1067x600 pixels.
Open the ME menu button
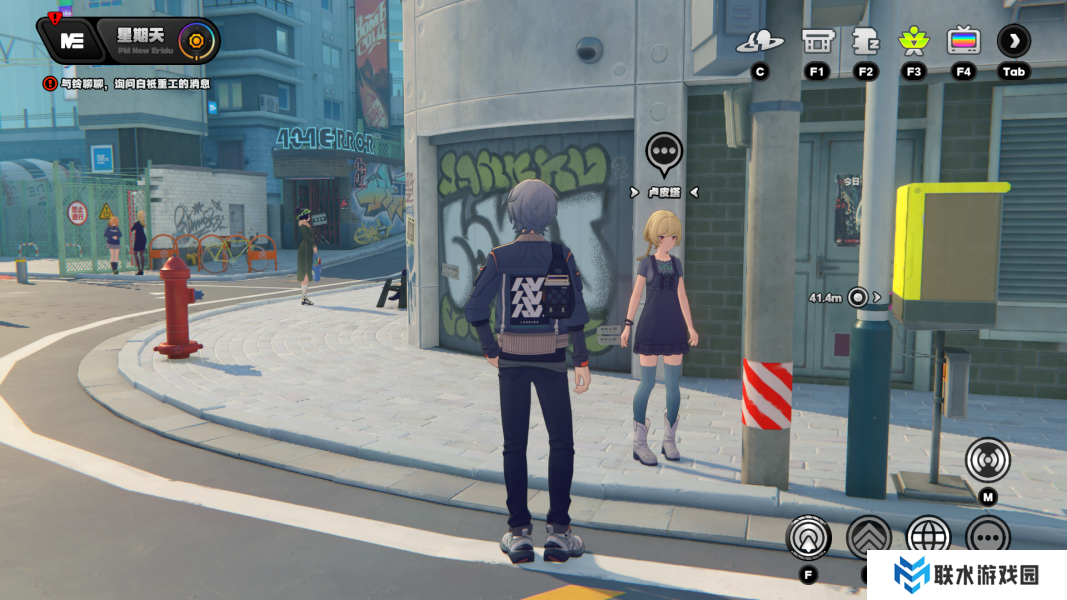tap(71, 40)
